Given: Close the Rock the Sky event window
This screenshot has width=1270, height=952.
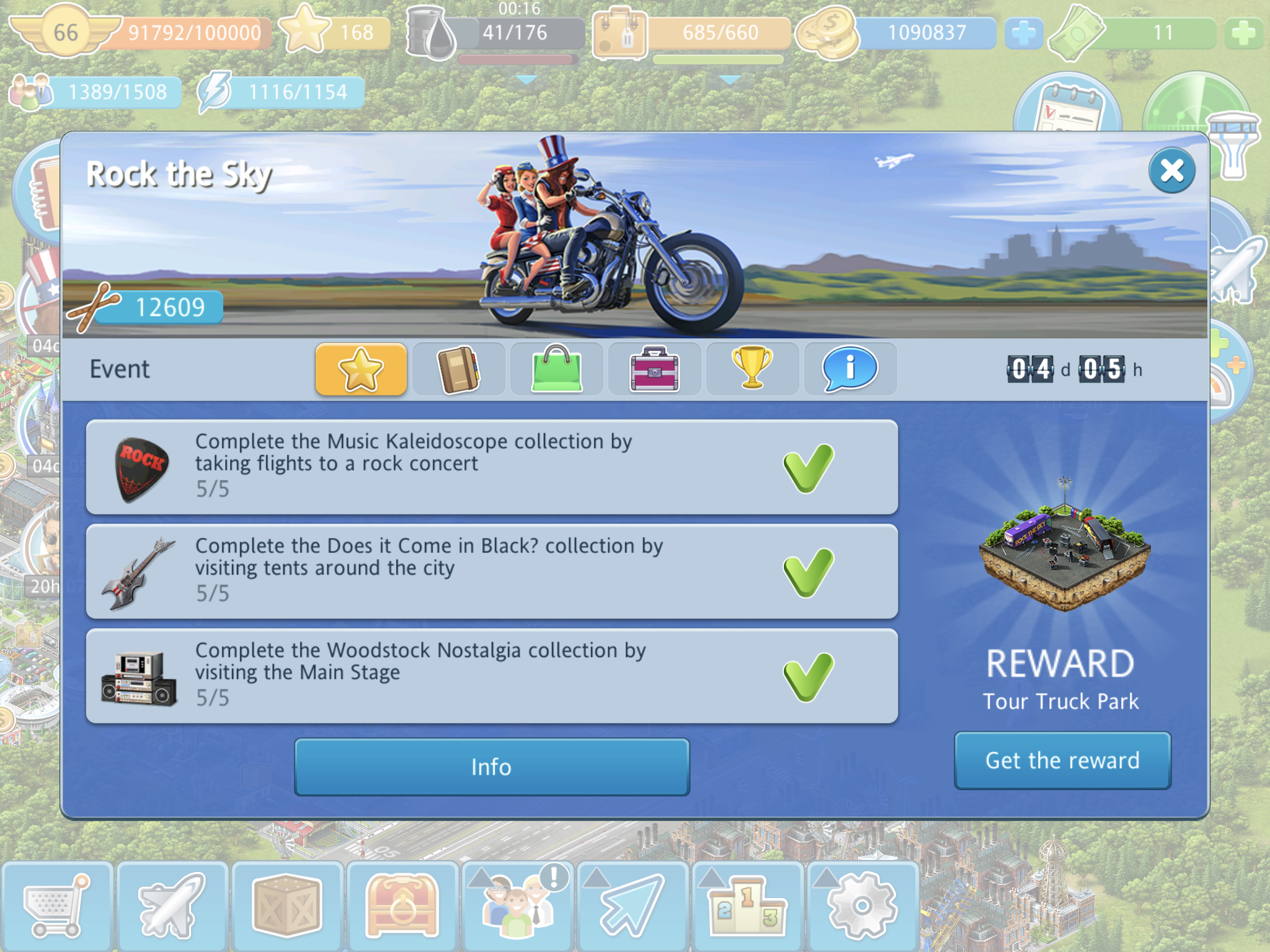Looking at the screenshot, I should click(1171, 170).
